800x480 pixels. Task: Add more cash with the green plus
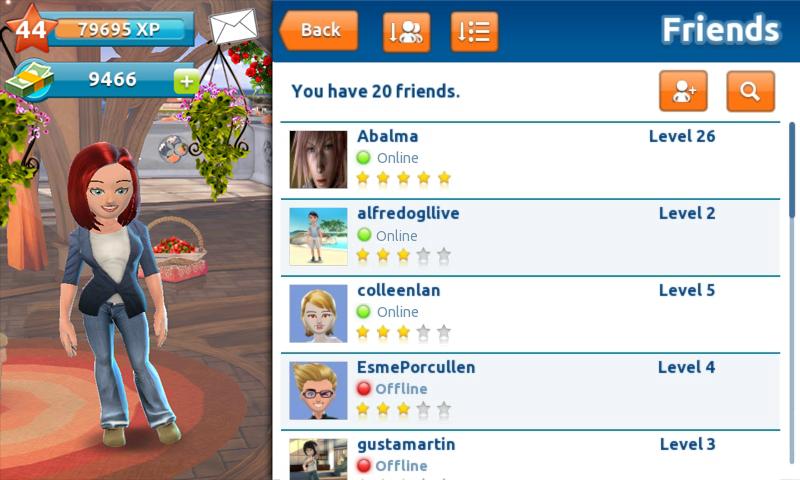point(187,81)
